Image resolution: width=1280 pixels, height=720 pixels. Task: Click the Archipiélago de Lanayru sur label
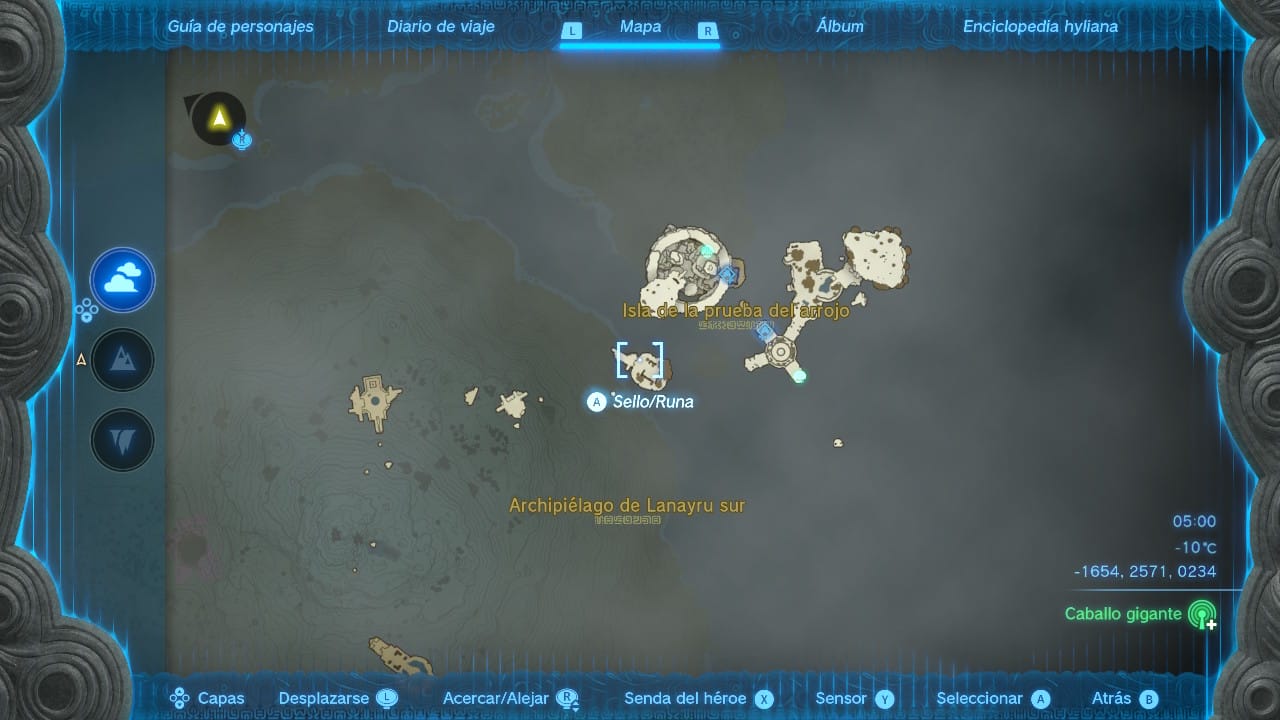627,506
